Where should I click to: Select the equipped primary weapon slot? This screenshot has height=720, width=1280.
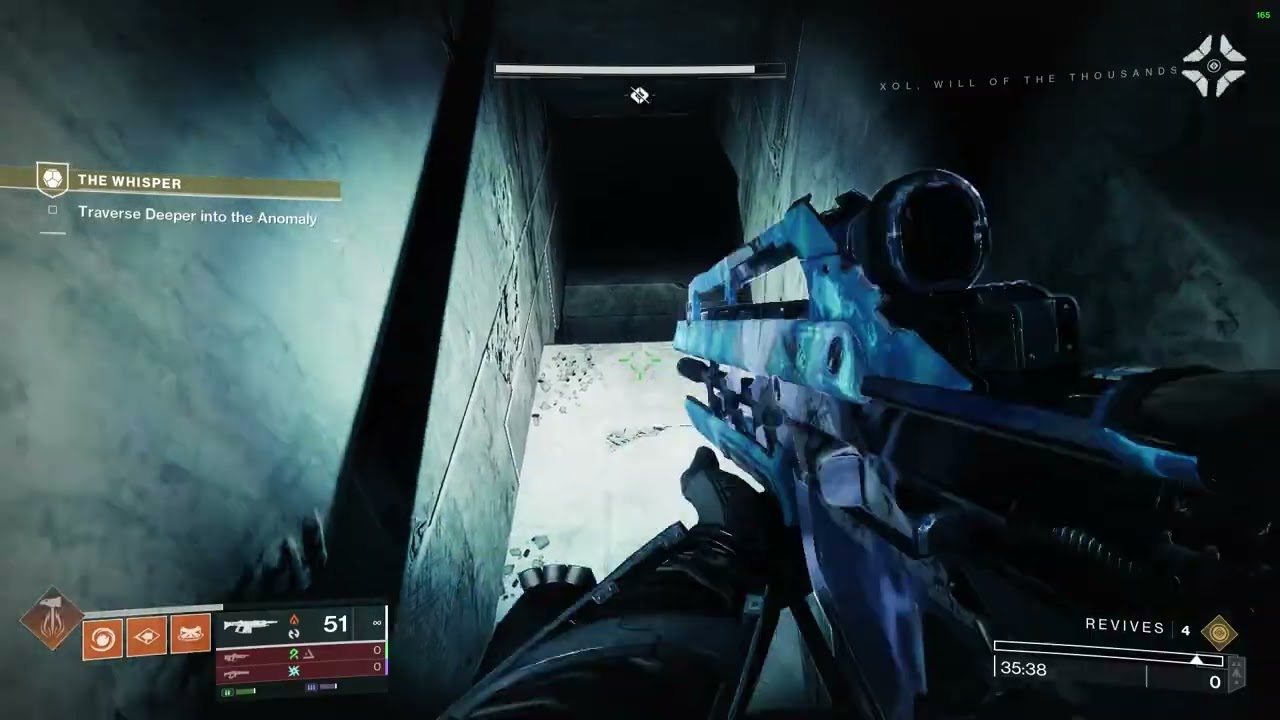[300, 626]
